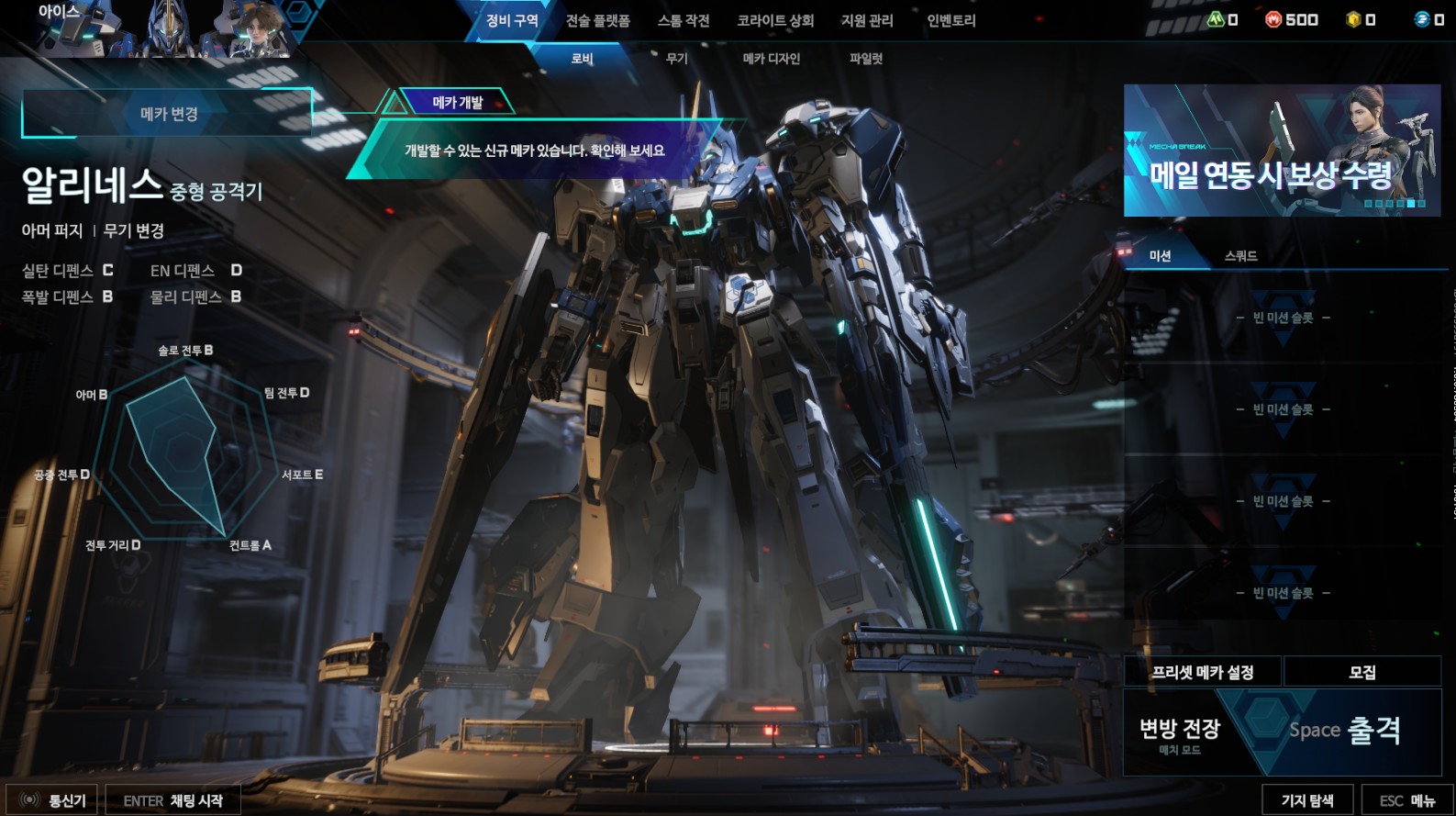Screen dimensions: 1456x816
Task: Switch to the 스쿼드 panel tab
Action: pyautogui.click(x=1240, y=256)
